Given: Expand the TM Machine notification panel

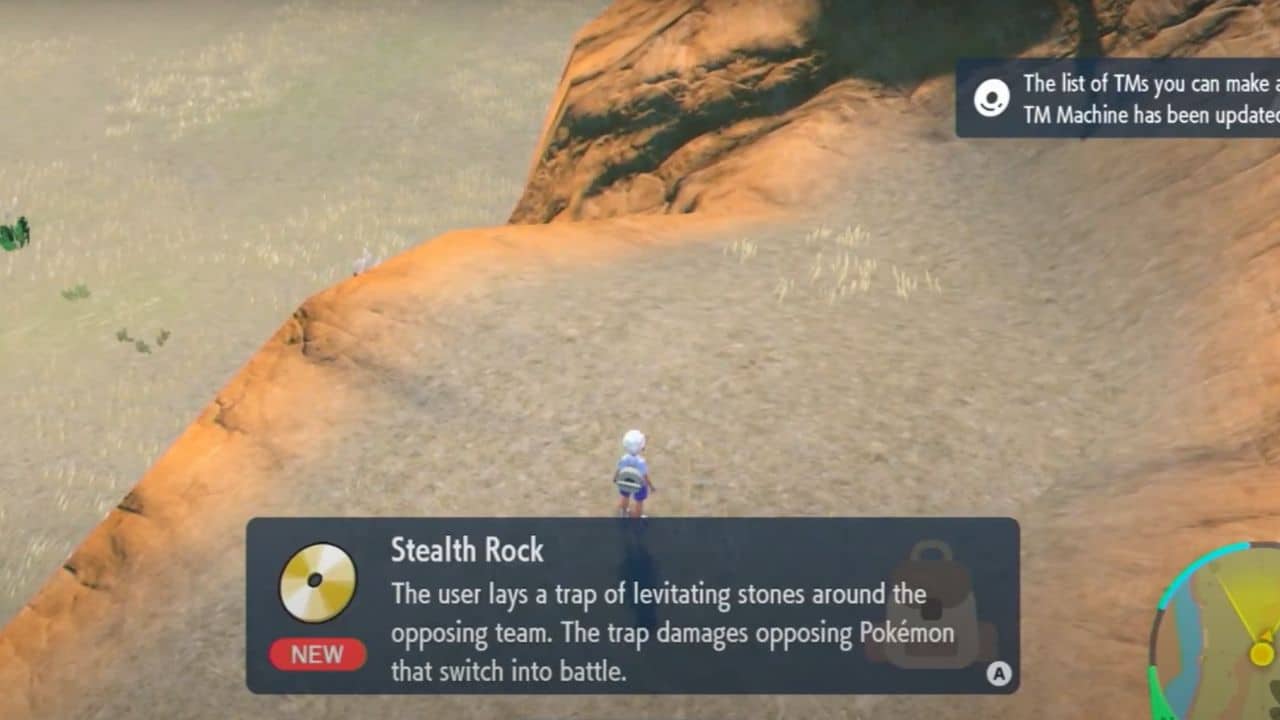Looking at the screenshot, I should 1120,100.
